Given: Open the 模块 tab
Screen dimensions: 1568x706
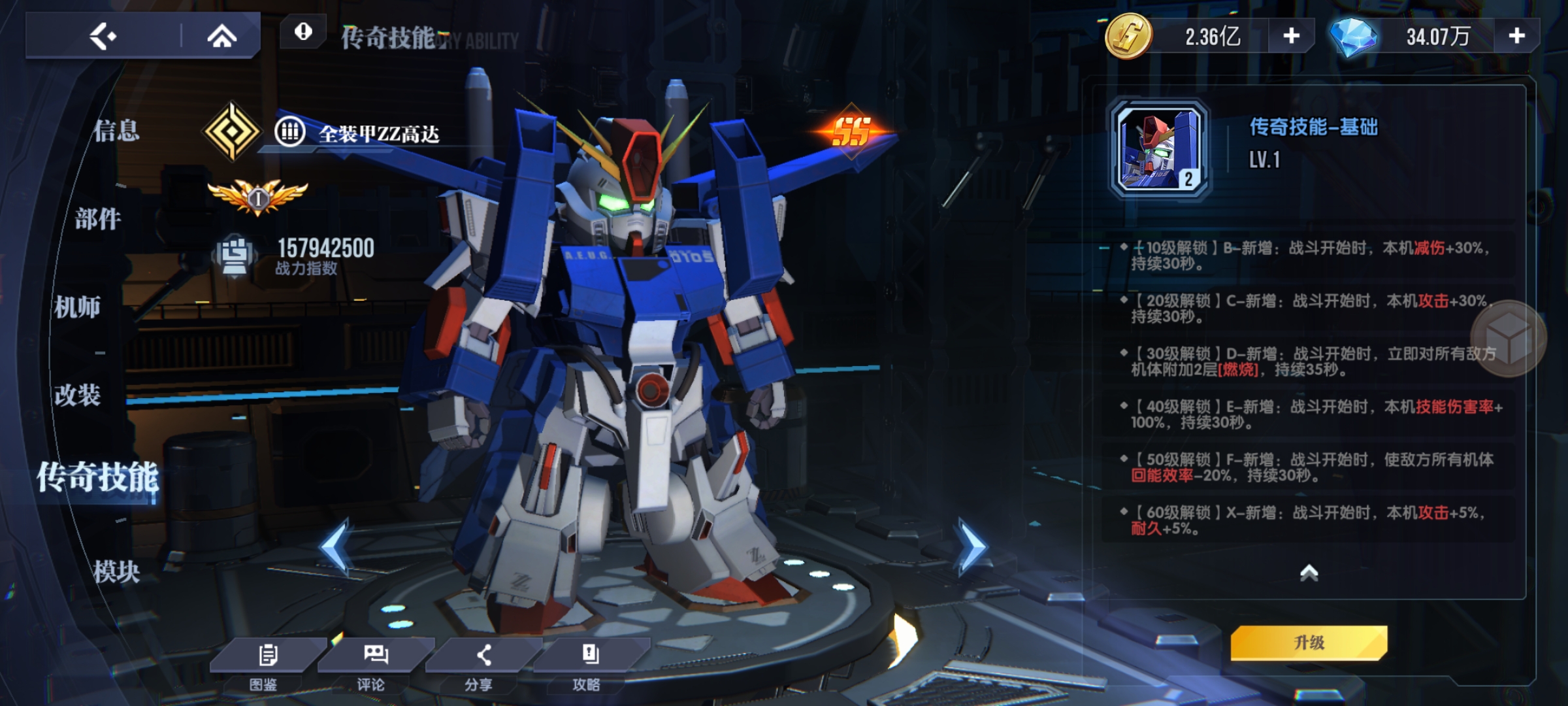Looking at the screenshot, I should [x=116, y=572].
